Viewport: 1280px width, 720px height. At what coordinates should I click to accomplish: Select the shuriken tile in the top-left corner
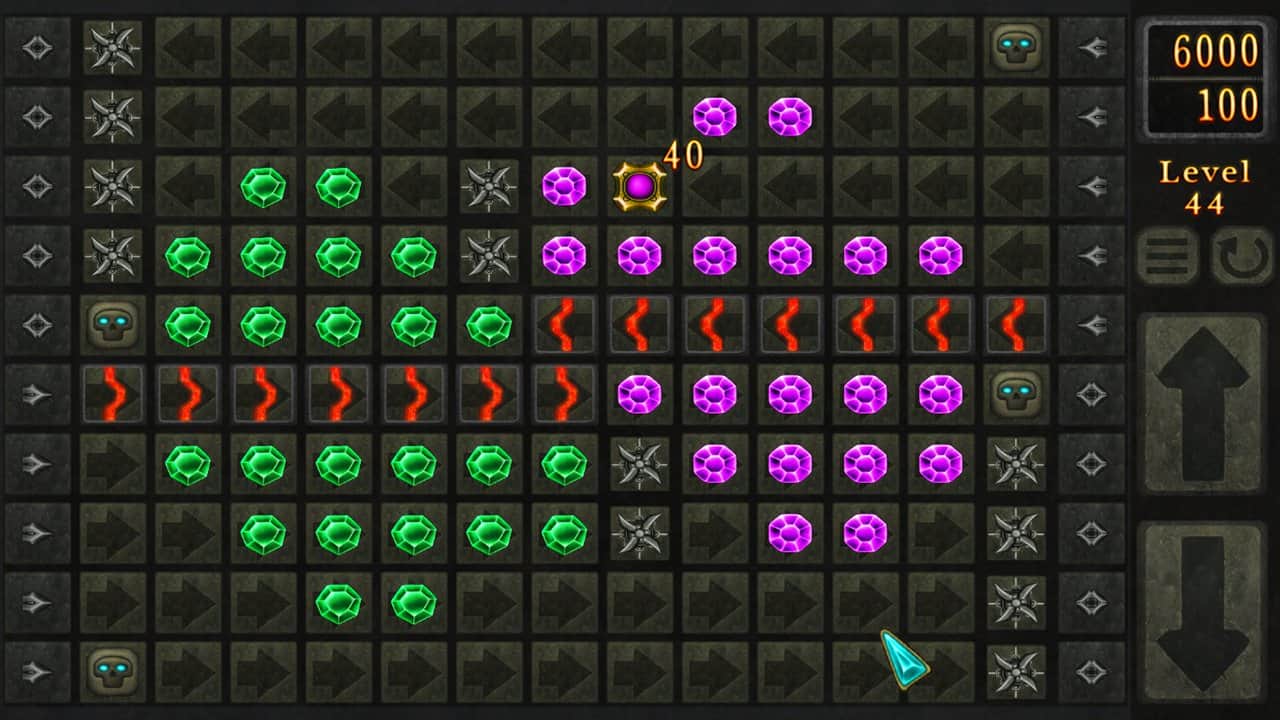coord(112,46)
